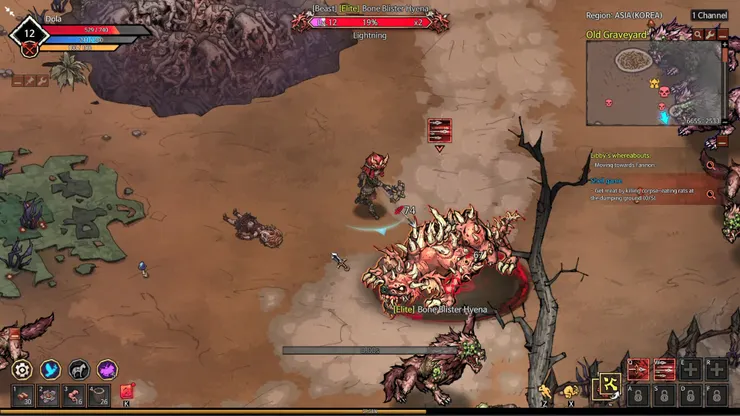
Task: Open the purple creature icon menu
Action: tap(107, 369)
